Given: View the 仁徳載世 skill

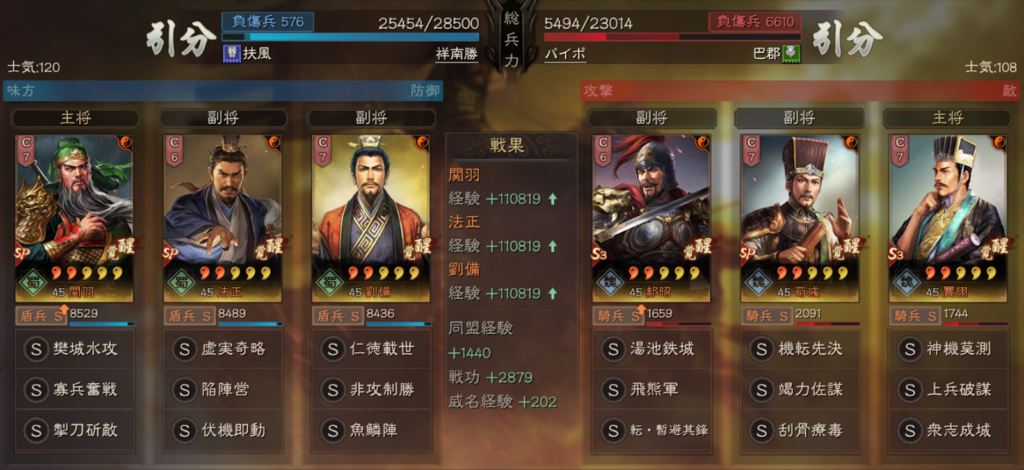Looking at the screenshot, I should (370, 350).
